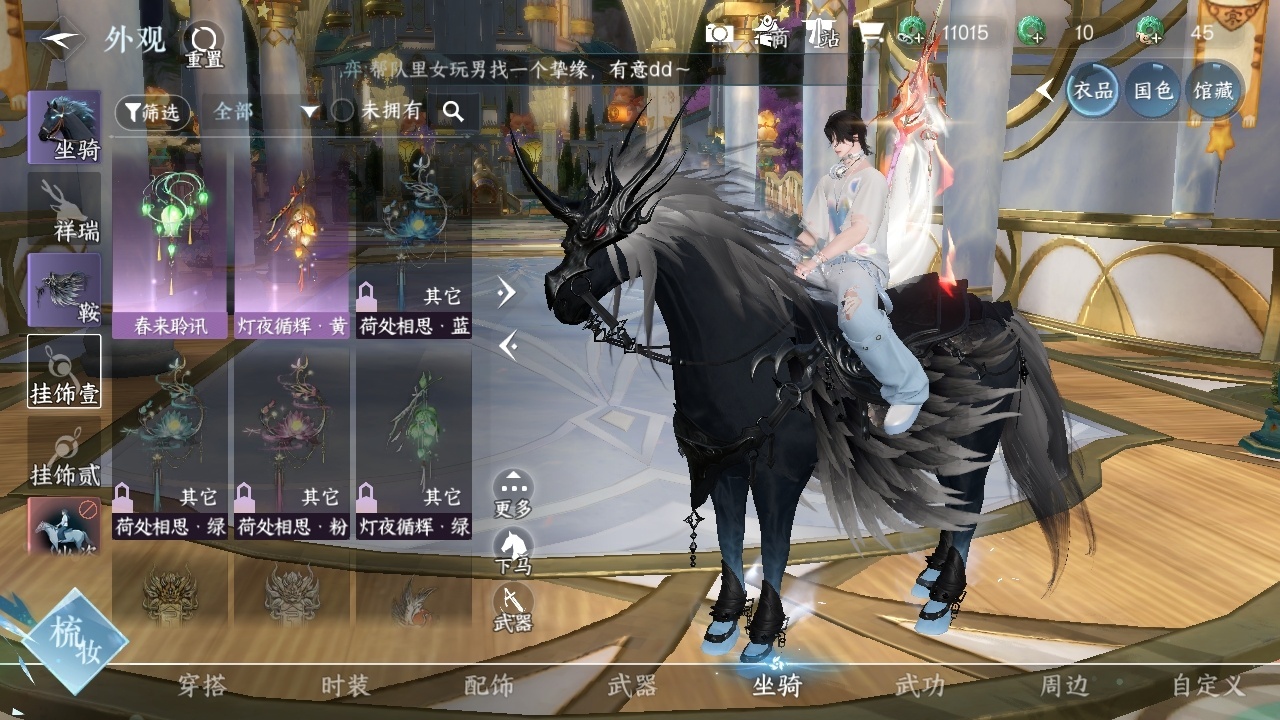
Task: Select the 祥瑞 side category
Action: pos(64,210)
